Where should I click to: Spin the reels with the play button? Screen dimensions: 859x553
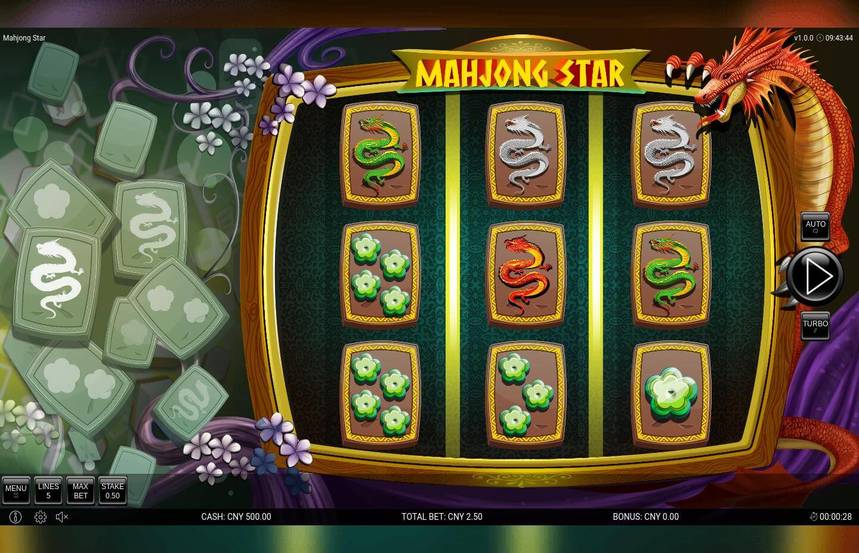(x=815, y=273)
